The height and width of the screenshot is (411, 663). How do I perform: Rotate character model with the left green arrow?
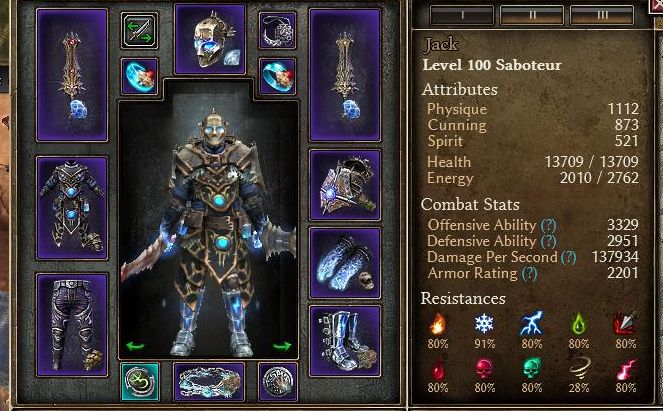click(x=135, y=347)
